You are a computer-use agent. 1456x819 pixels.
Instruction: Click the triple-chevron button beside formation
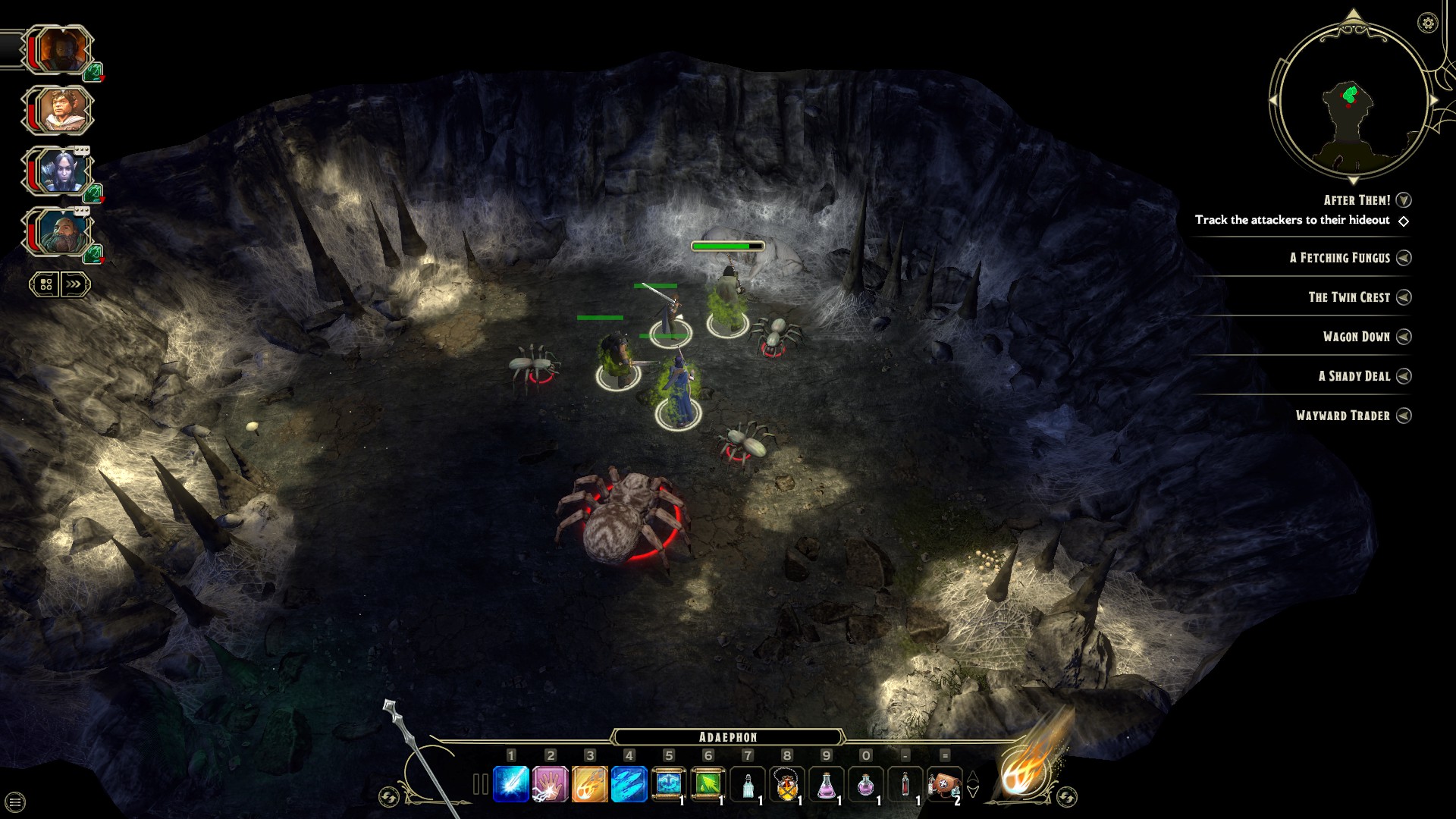coord(74,284)
